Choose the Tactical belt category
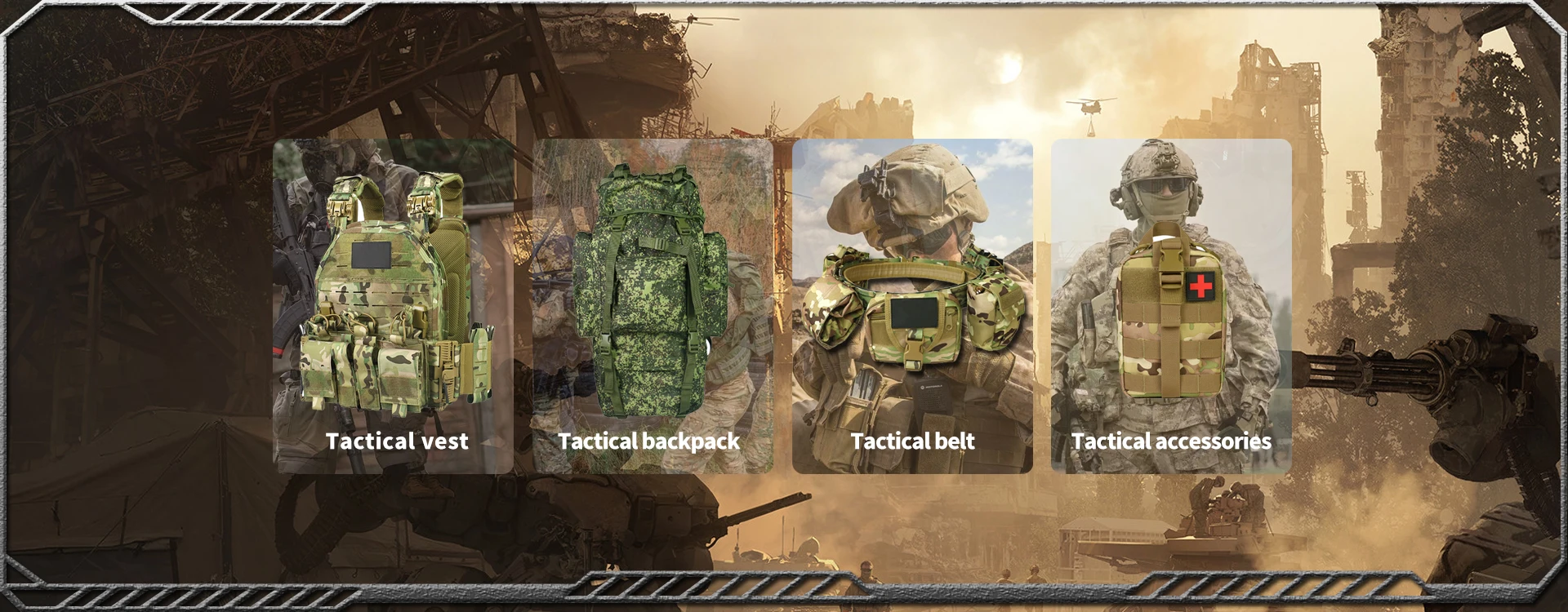 tap(912, 306)
